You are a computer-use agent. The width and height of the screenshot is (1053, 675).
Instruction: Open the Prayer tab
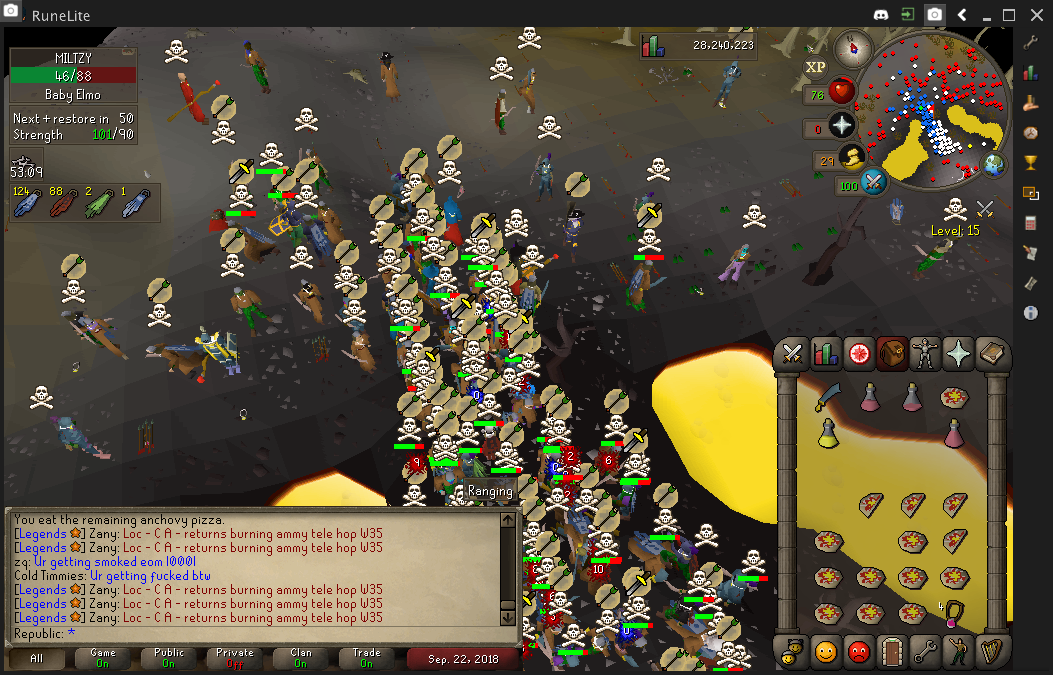click(958, 354)
